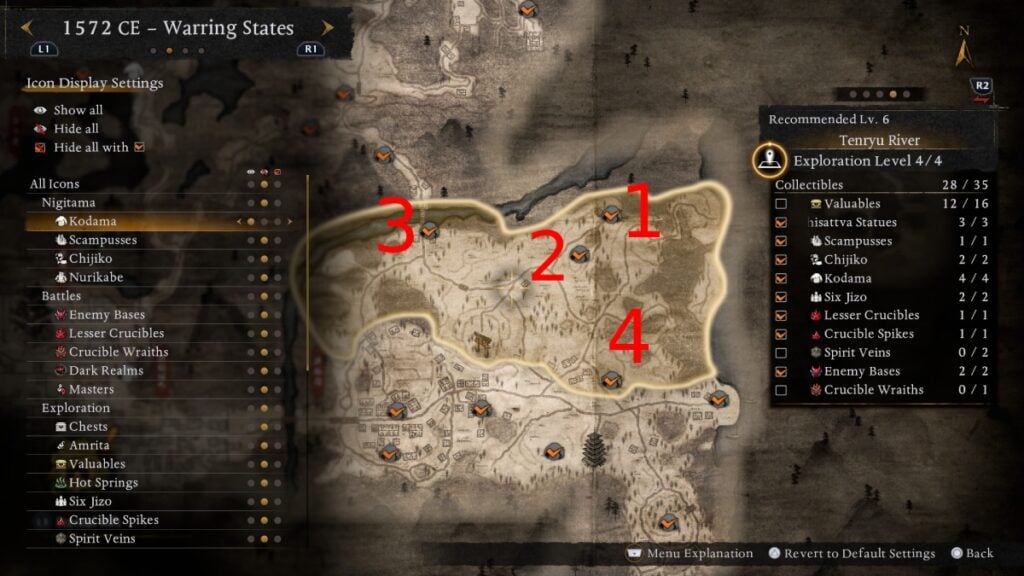Tick the Crucible Wraiths collectible checkbox
Screen dimensions: 1024x576
pos(781,390)
